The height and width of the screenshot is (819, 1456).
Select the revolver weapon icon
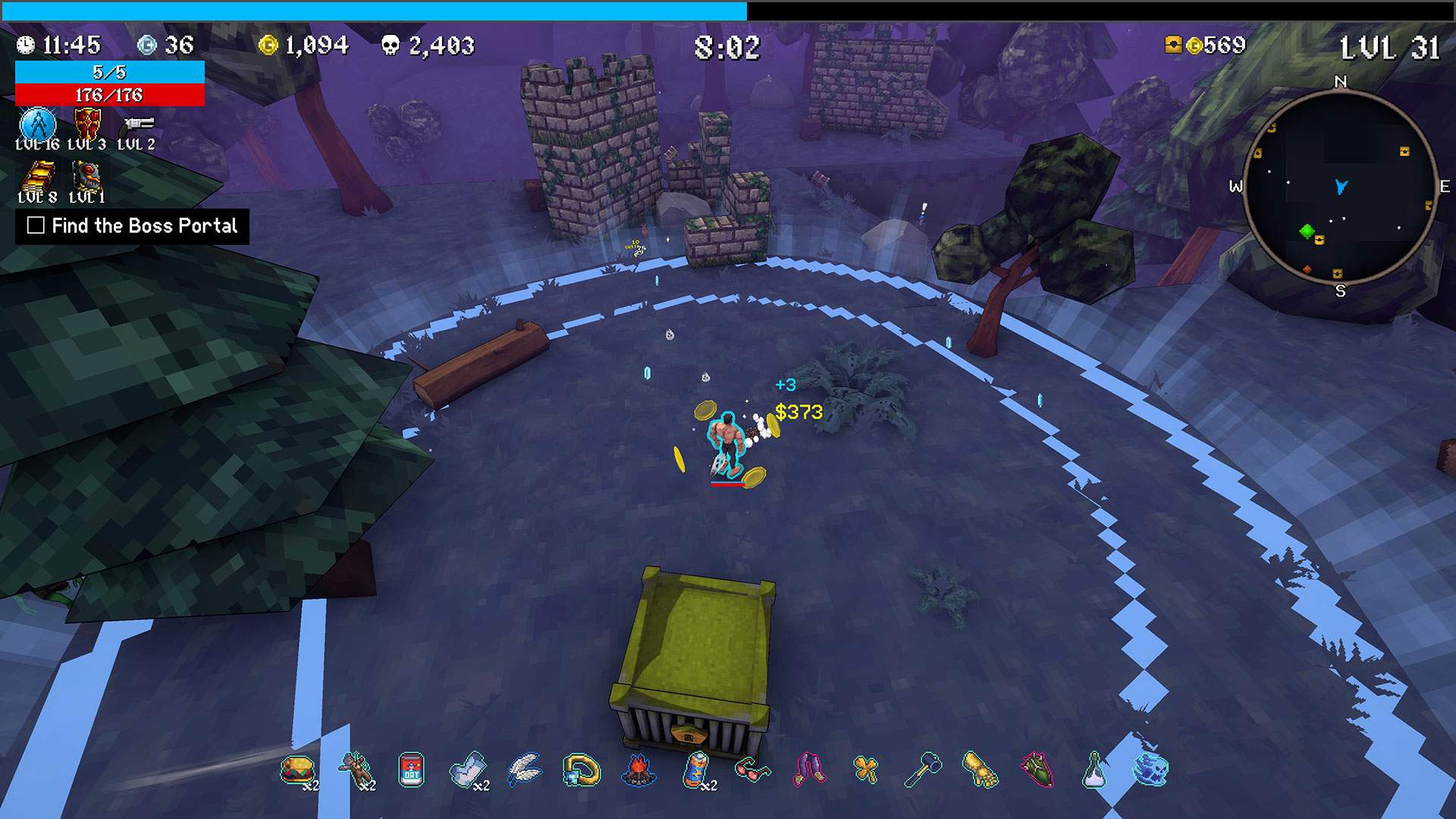[x=138, y=124]
